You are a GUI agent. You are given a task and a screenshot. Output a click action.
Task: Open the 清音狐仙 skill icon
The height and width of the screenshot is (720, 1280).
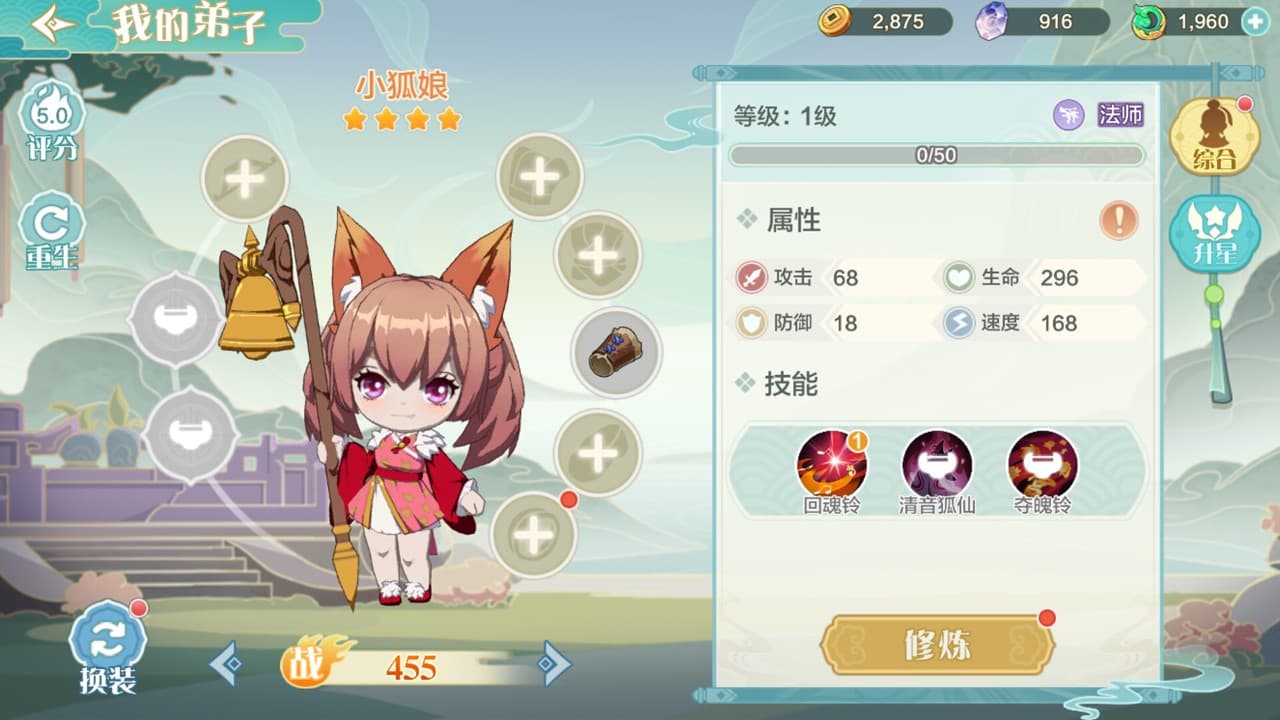938,464
